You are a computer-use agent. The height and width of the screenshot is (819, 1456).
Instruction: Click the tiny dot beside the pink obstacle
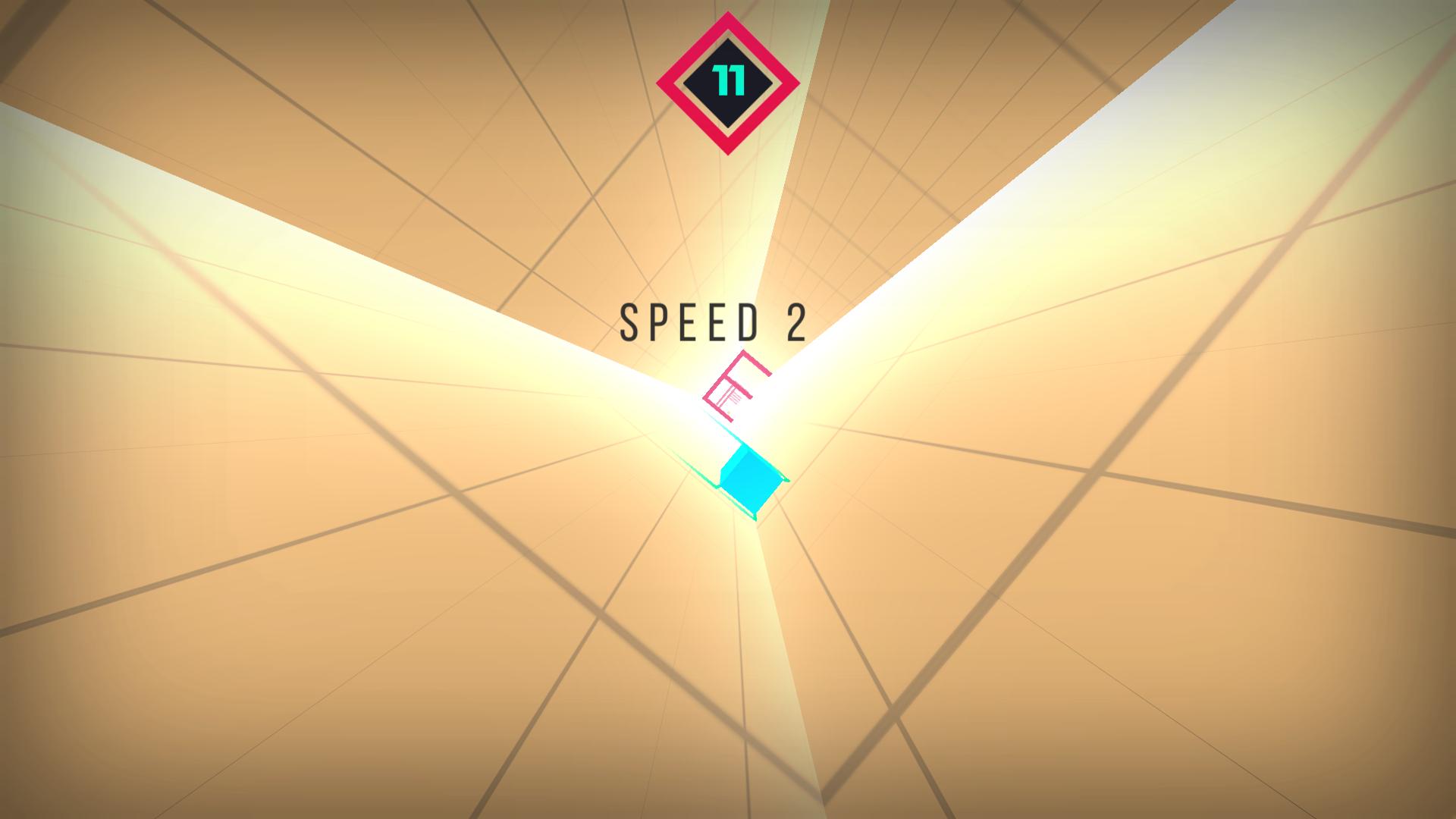coord(729,412)
